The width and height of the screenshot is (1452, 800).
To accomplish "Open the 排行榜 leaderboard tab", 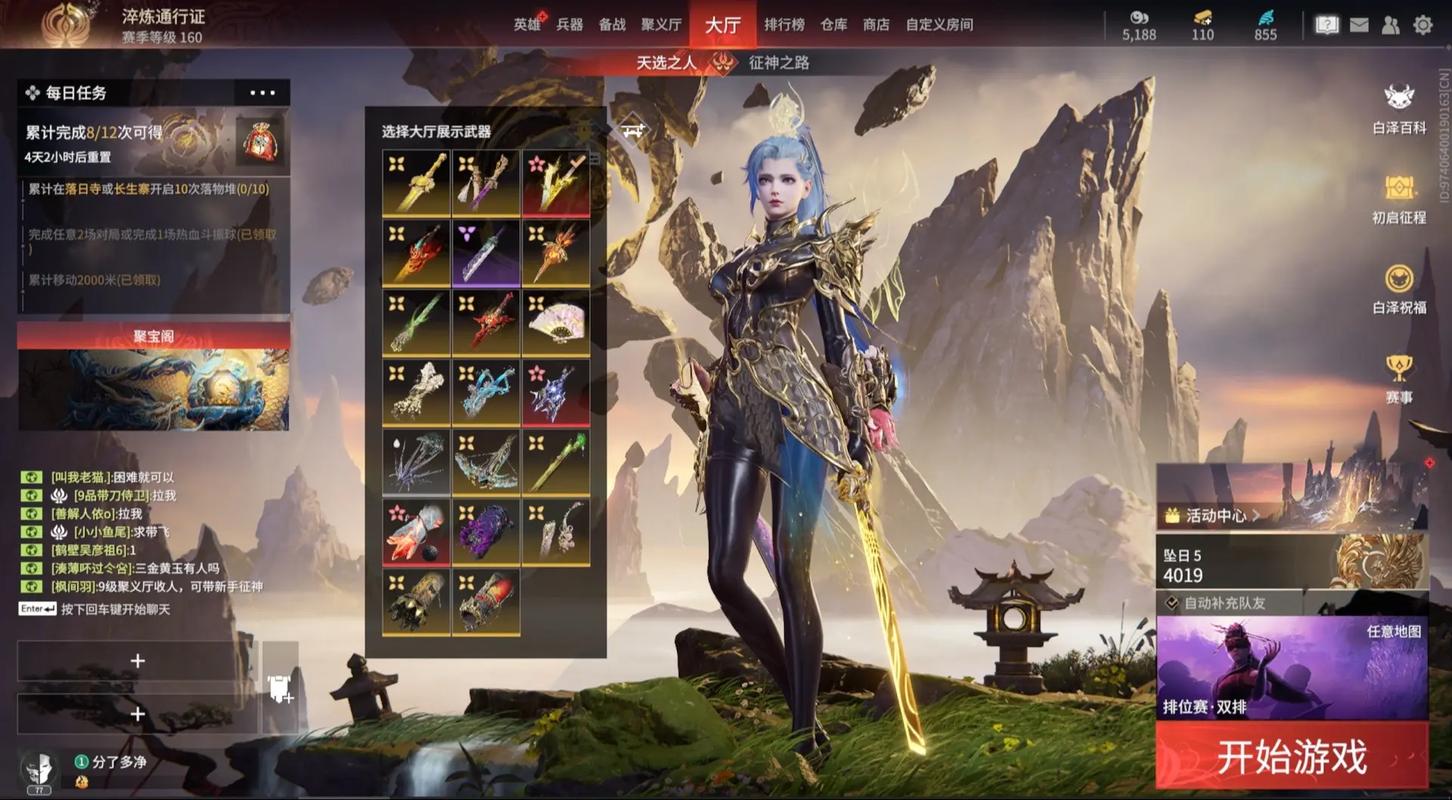I will click(x=784, y=25).
